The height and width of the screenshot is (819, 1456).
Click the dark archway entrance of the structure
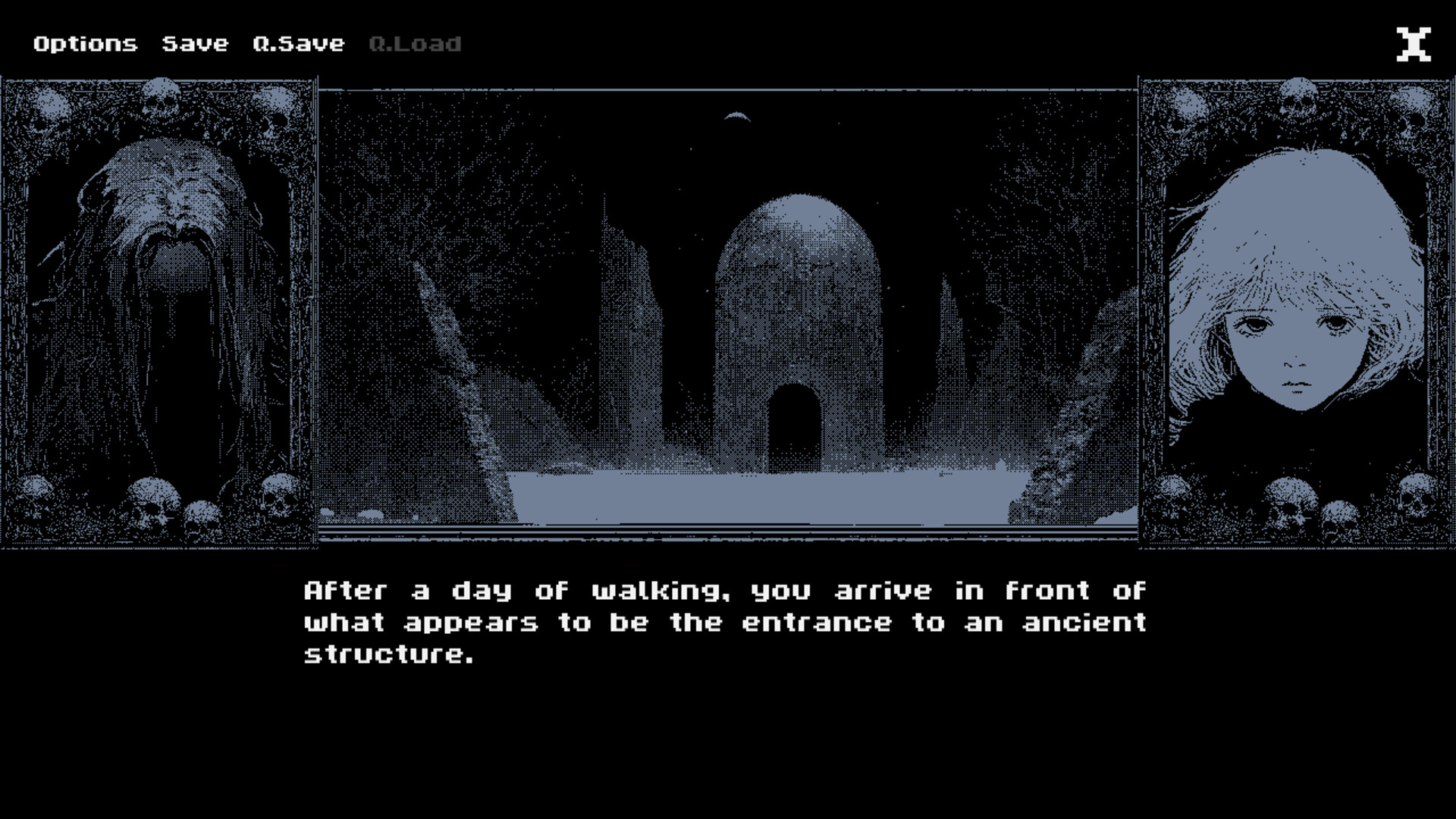pos(796,425)
